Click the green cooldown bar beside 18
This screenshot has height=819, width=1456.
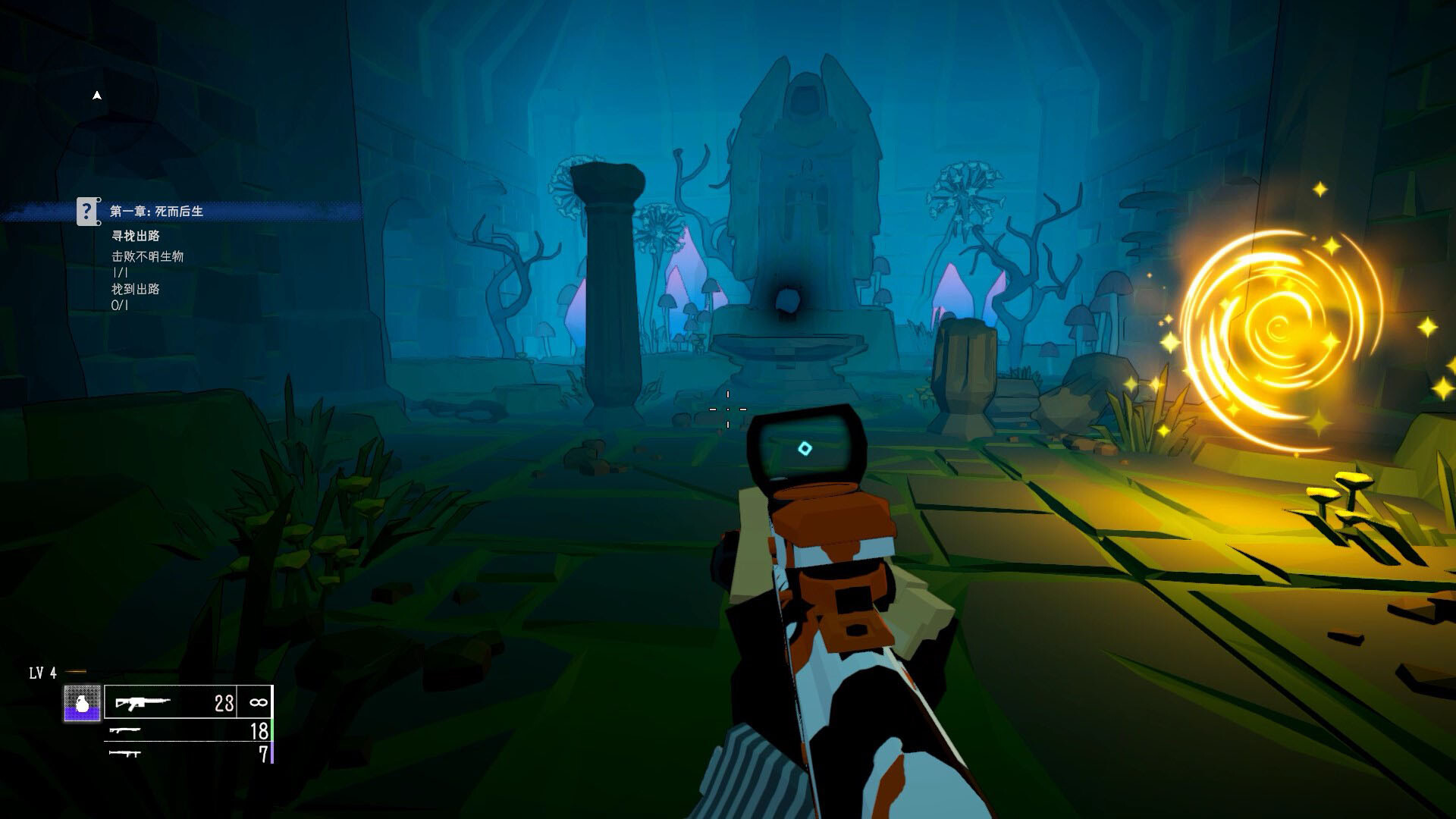(272, 730)
